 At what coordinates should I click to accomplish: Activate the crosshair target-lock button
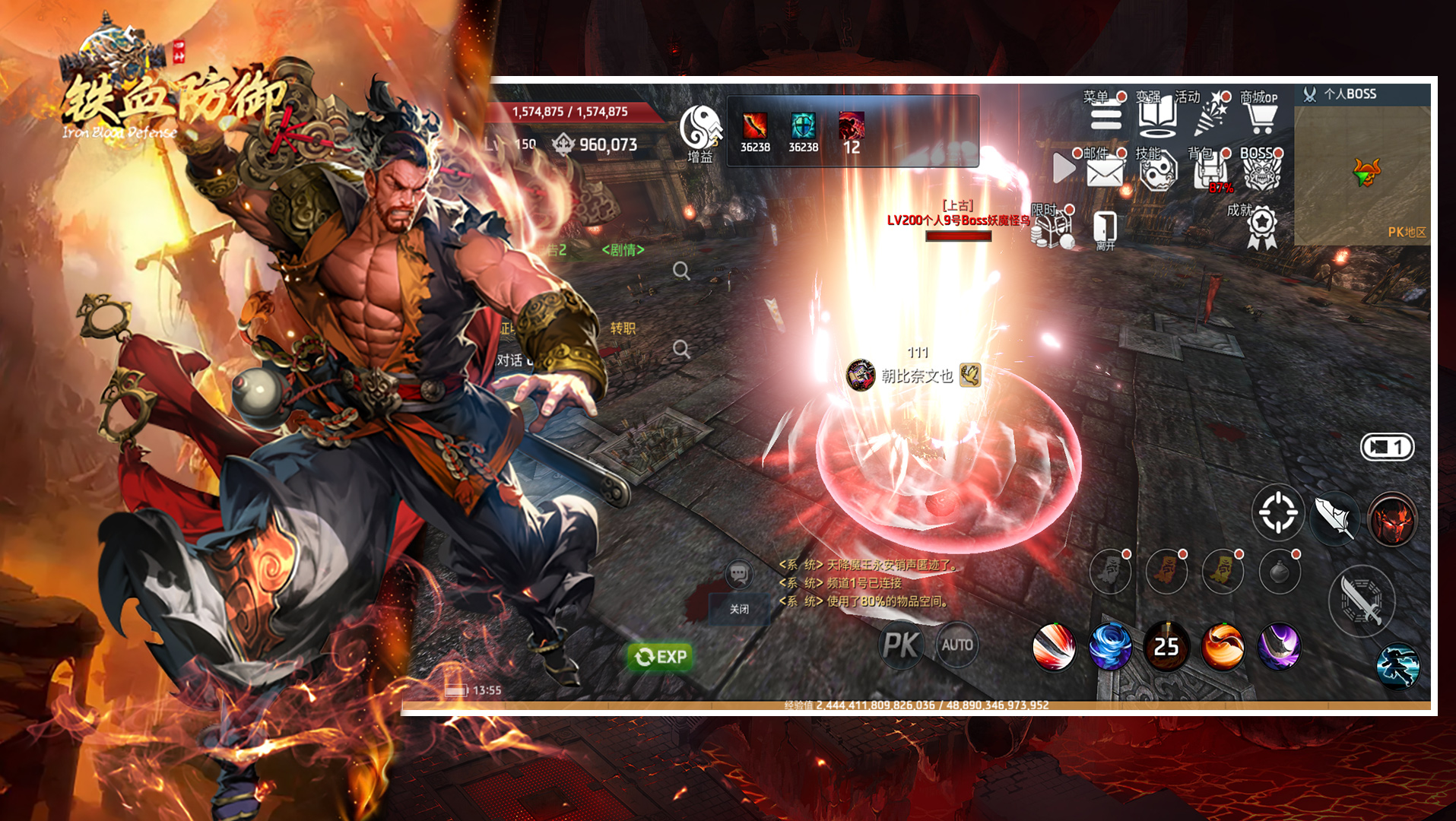1278,512
